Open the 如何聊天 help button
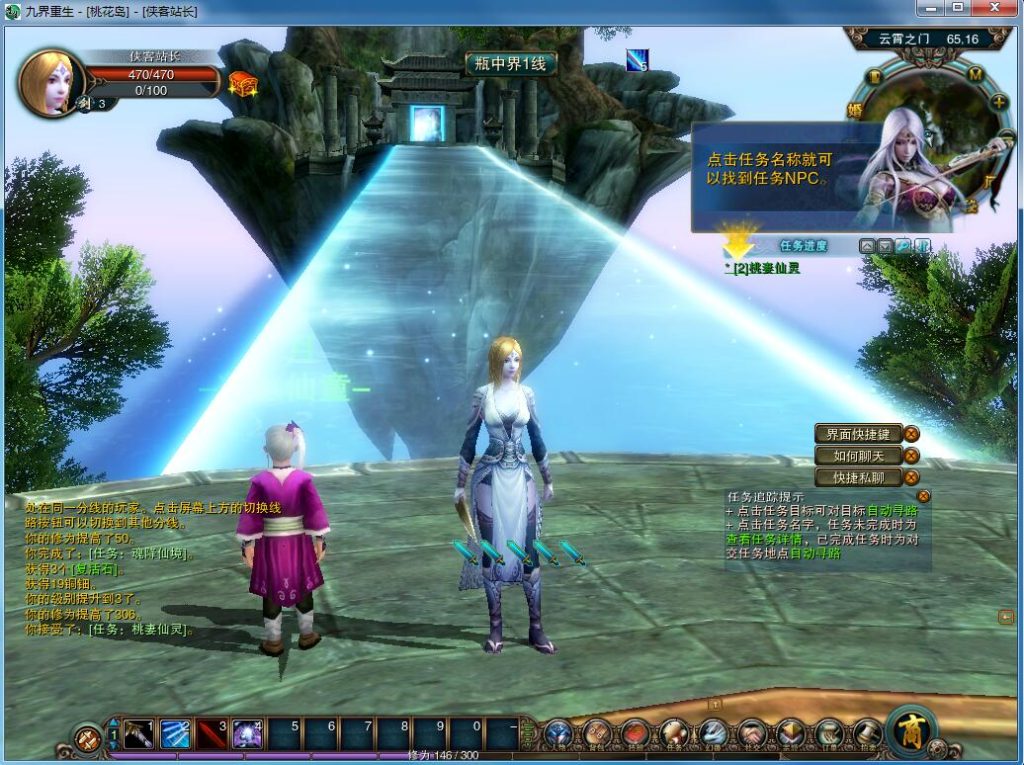The width and height of the screenshot is (1024, 765). click(x=858, y=456)
